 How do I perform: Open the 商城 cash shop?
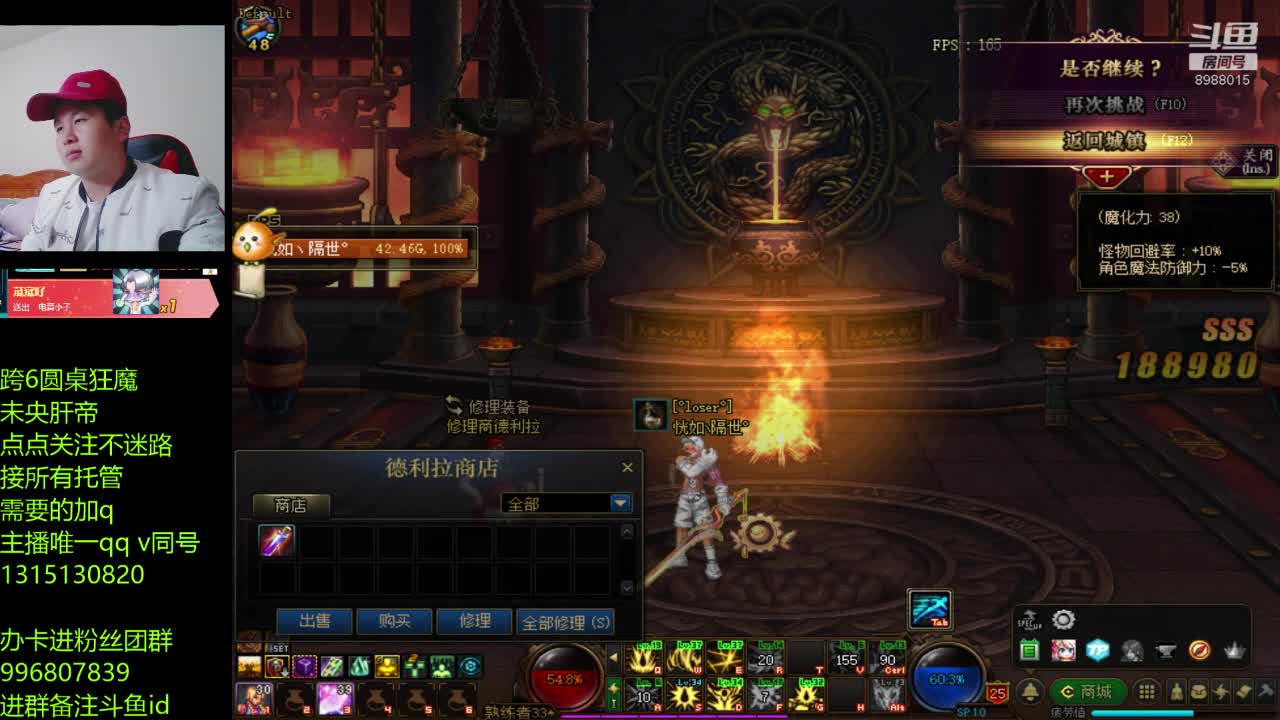click(1087, 692)
